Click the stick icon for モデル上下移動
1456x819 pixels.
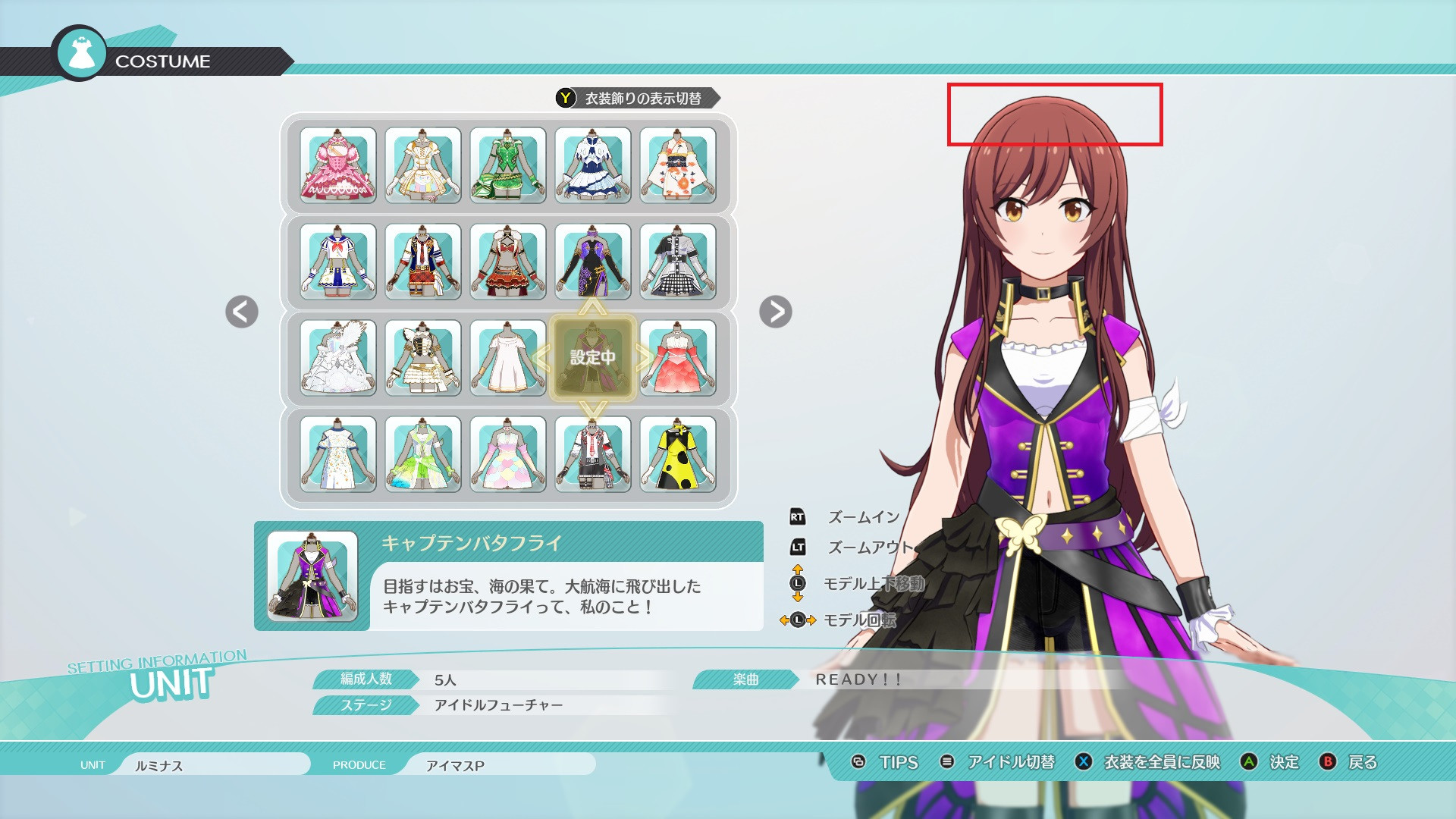(x=799, y=582)
